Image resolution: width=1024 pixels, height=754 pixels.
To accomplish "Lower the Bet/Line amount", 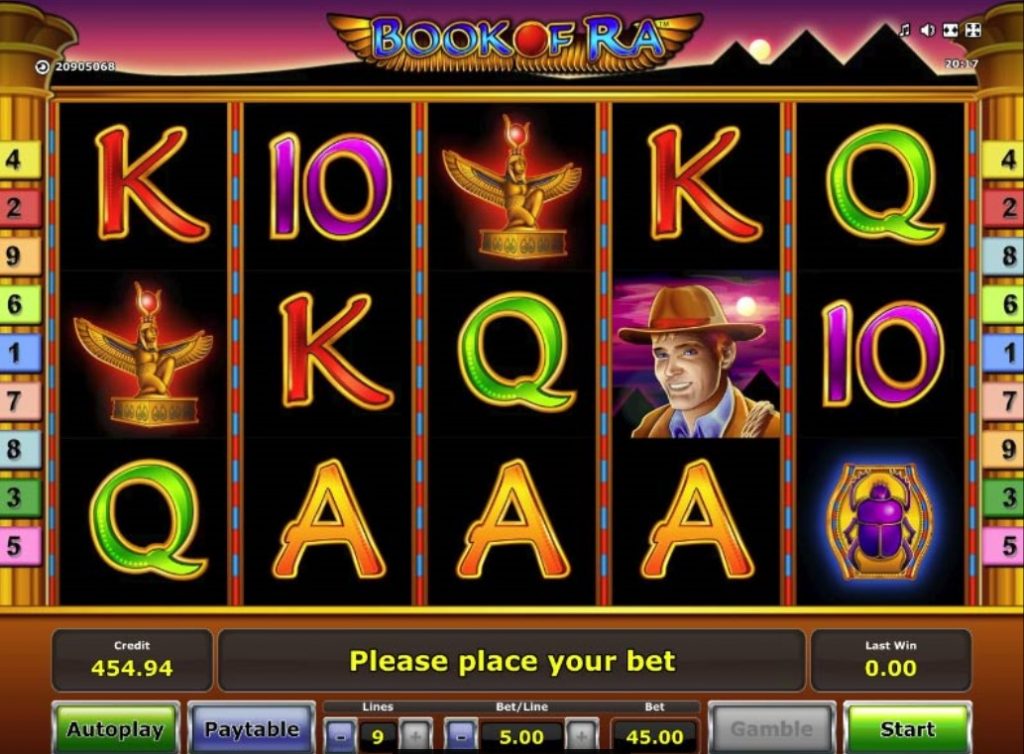I will [460, 737].
